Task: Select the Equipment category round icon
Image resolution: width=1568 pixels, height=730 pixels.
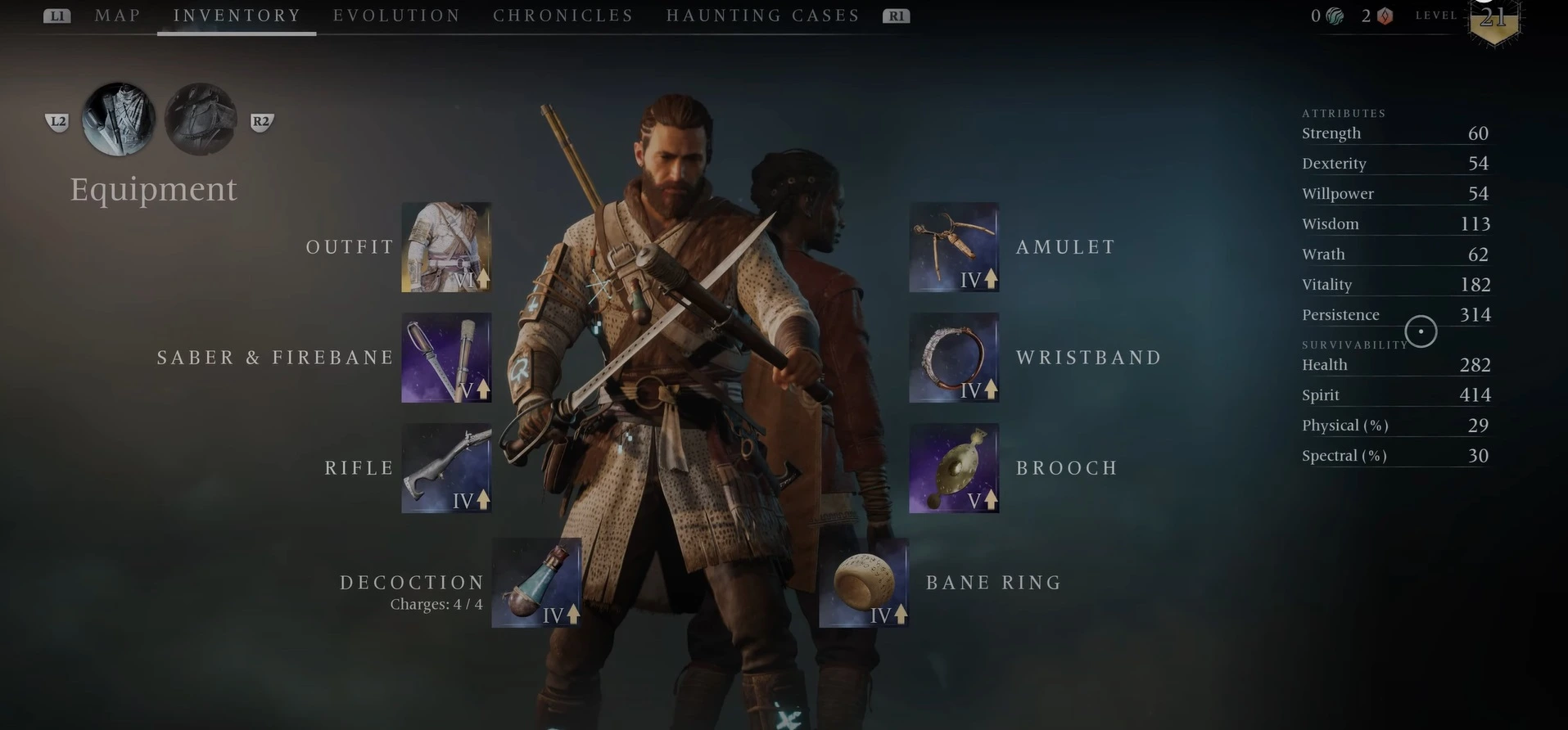Action: click(x=119, y=119)
